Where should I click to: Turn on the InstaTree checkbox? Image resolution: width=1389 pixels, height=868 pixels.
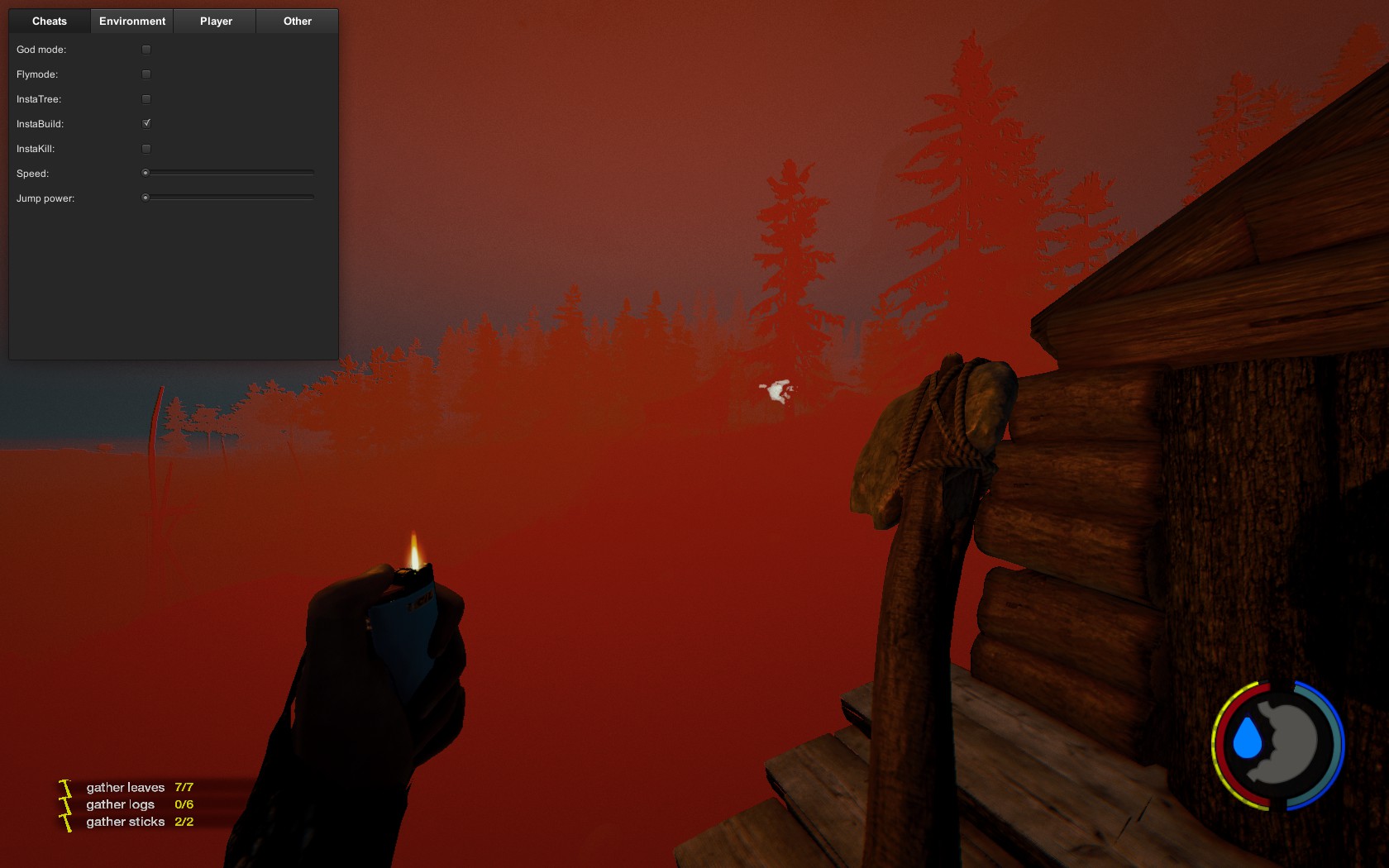146,99
